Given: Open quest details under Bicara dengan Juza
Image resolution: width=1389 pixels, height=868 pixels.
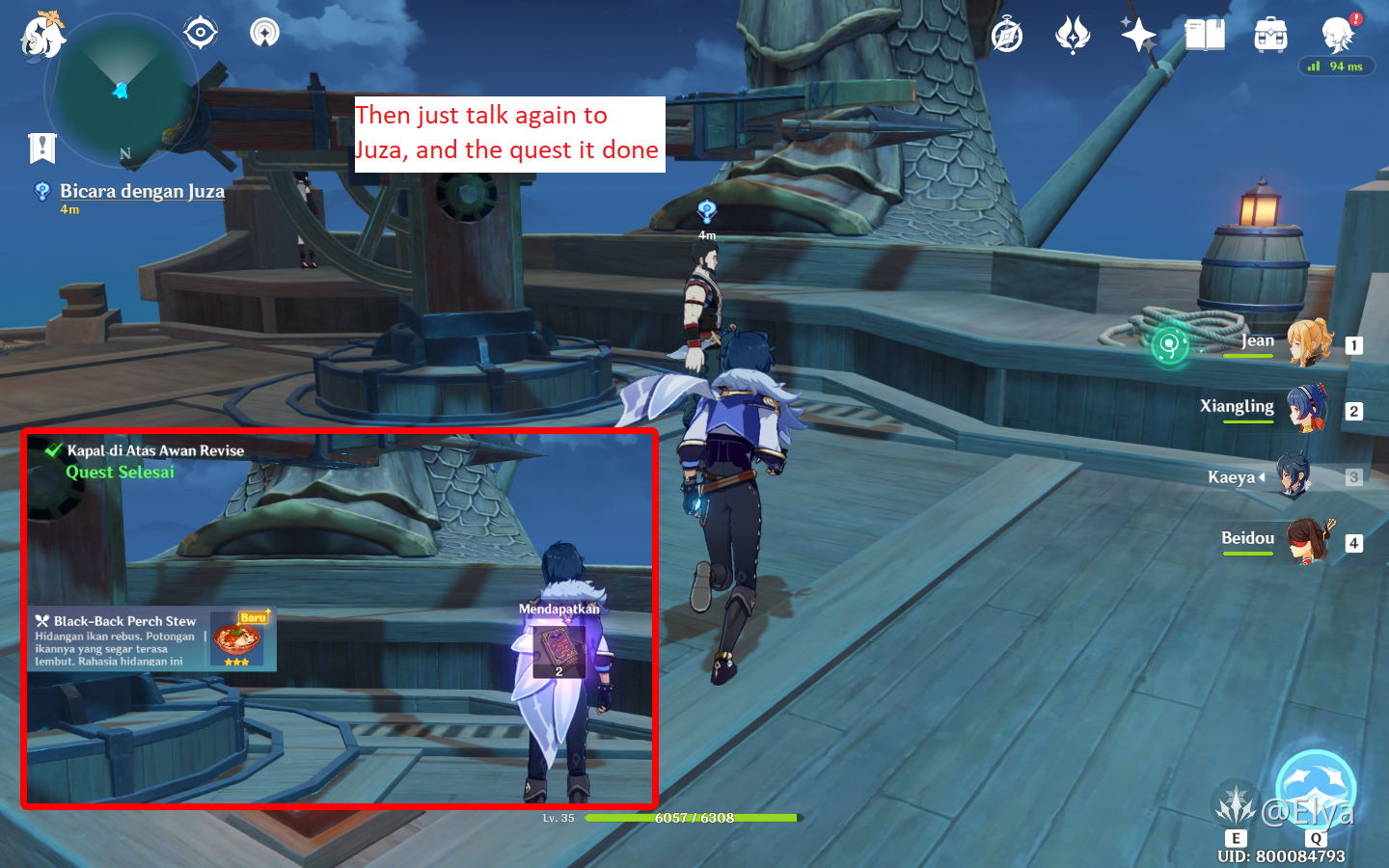Looking at the screenshot, I should coord(69,209).
